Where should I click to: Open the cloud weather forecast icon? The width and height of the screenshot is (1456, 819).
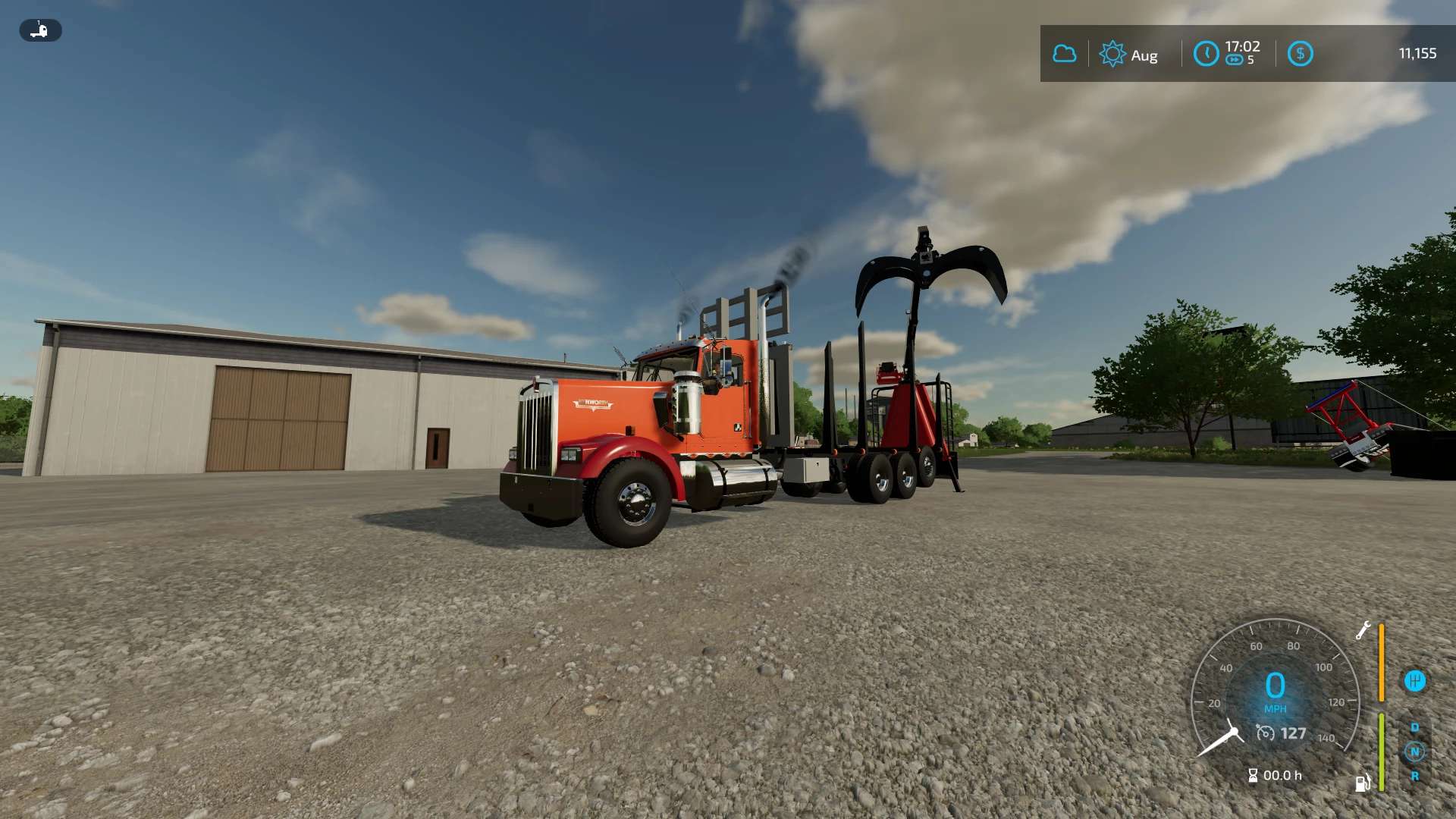(1065, 53)
